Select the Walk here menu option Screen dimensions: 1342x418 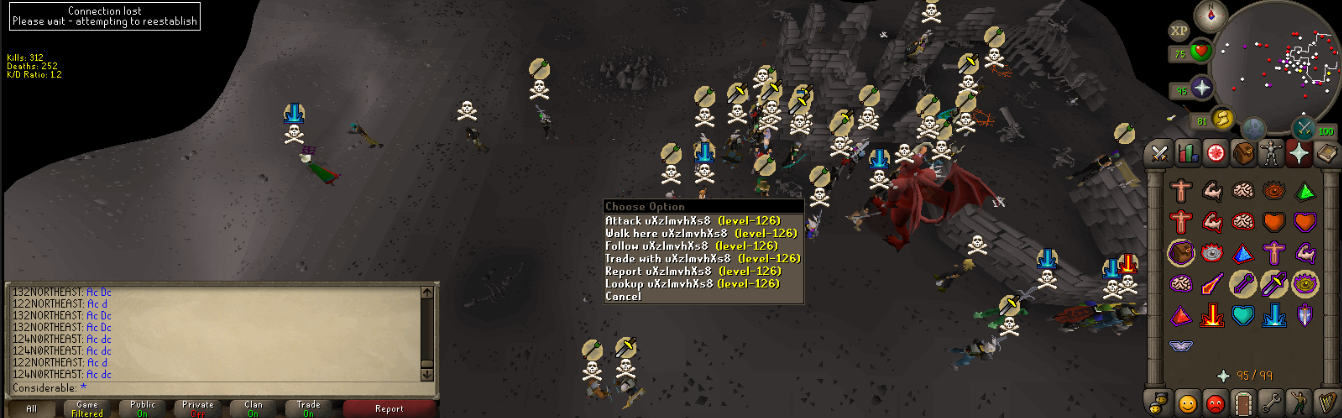tap(690, 233)
